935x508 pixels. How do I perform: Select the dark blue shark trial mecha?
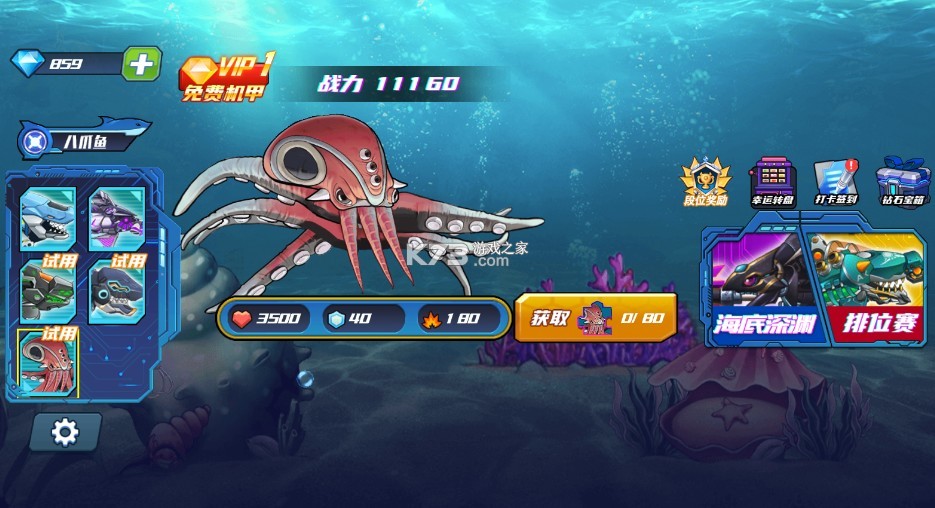(x=118, y=290)
